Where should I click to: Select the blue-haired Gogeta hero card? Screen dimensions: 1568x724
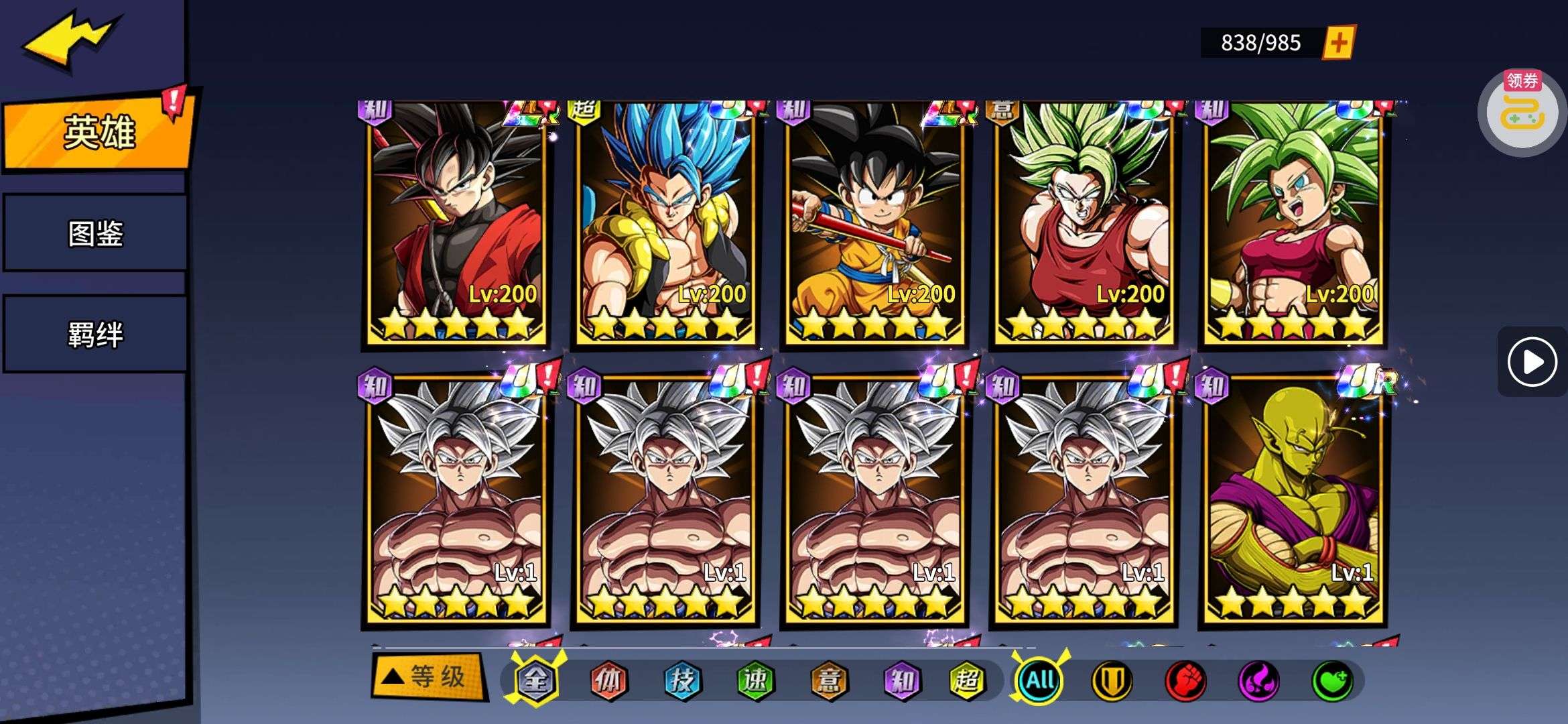[x=665, y=225]
